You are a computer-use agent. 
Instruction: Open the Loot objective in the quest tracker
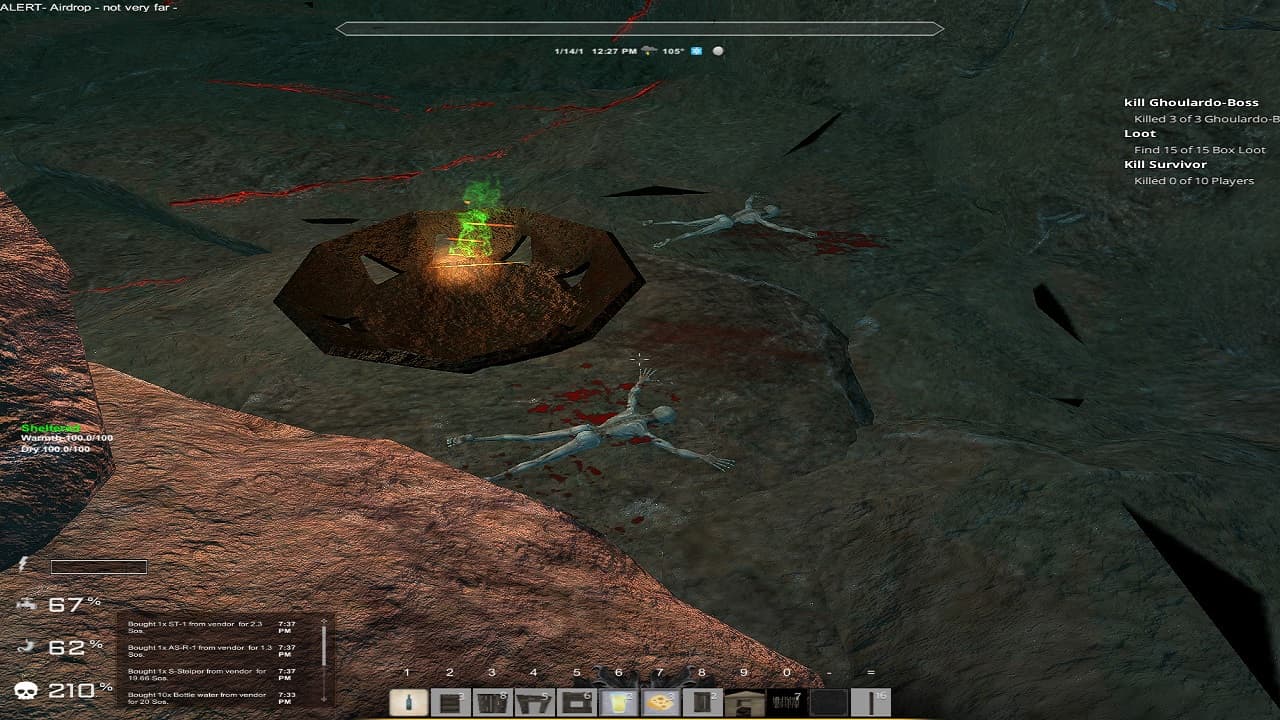pos(1139,132)
